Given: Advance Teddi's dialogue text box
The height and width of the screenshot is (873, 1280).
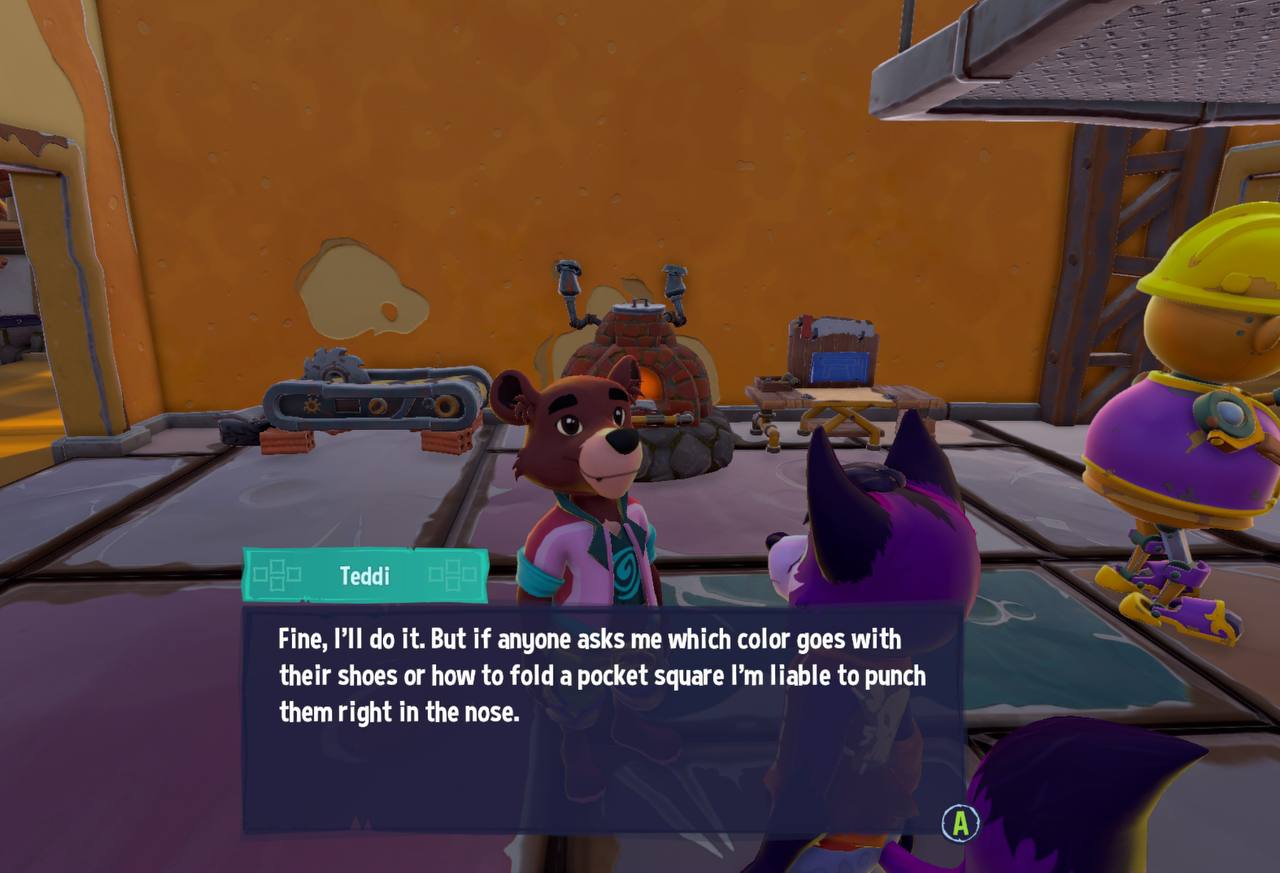Looking at the screenshot, I should [960, 823].
